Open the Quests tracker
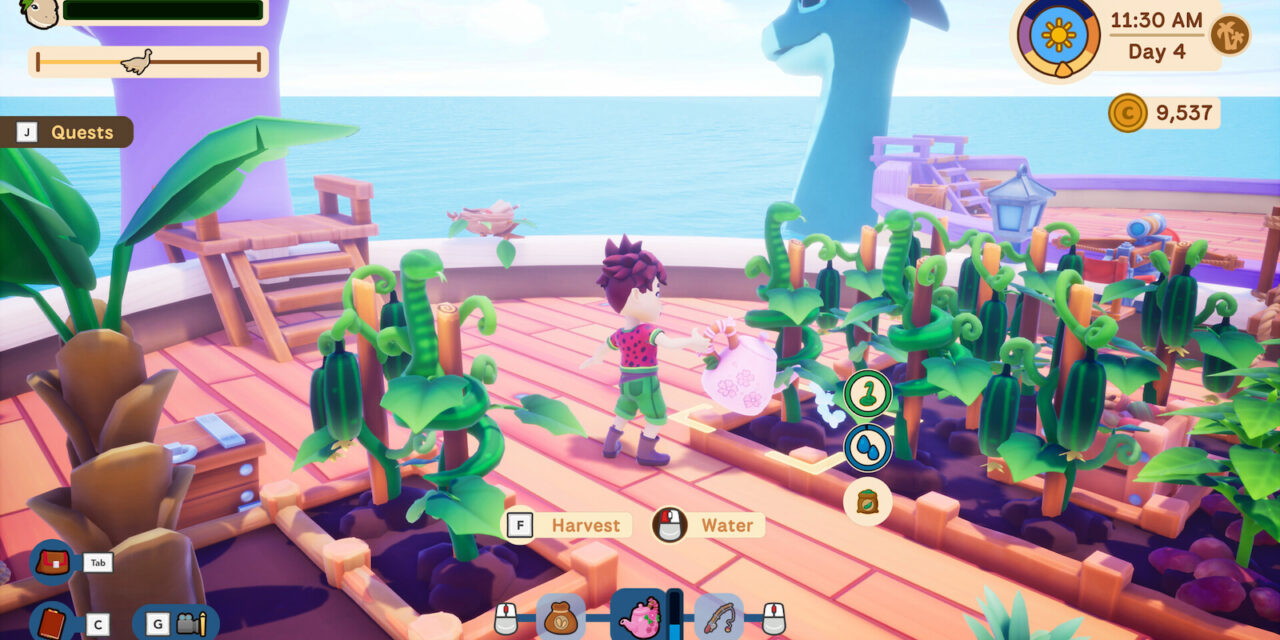Viewport: 1280px width, 640px height. (x=67, y=132)
